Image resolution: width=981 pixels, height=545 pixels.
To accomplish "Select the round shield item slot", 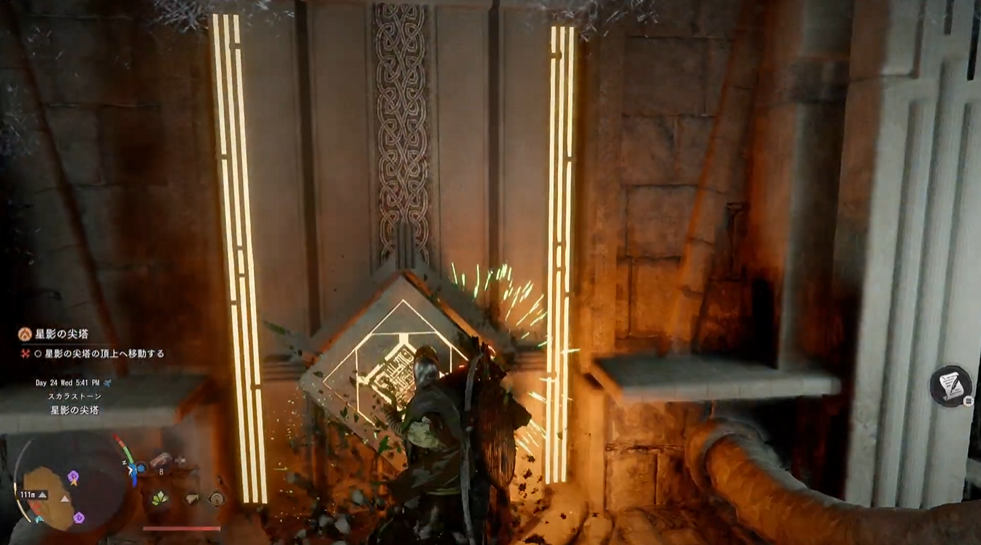I will [217, 498].
